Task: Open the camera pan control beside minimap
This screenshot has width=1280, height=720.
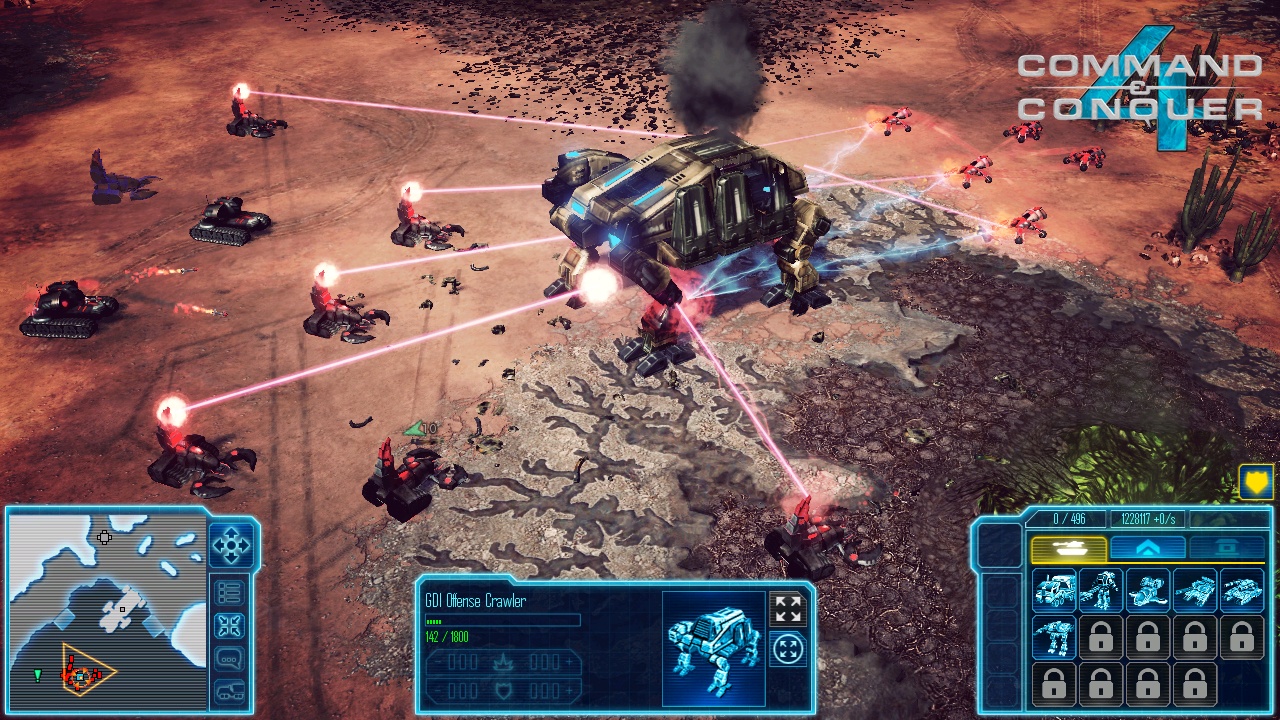Action: [233, 545]
